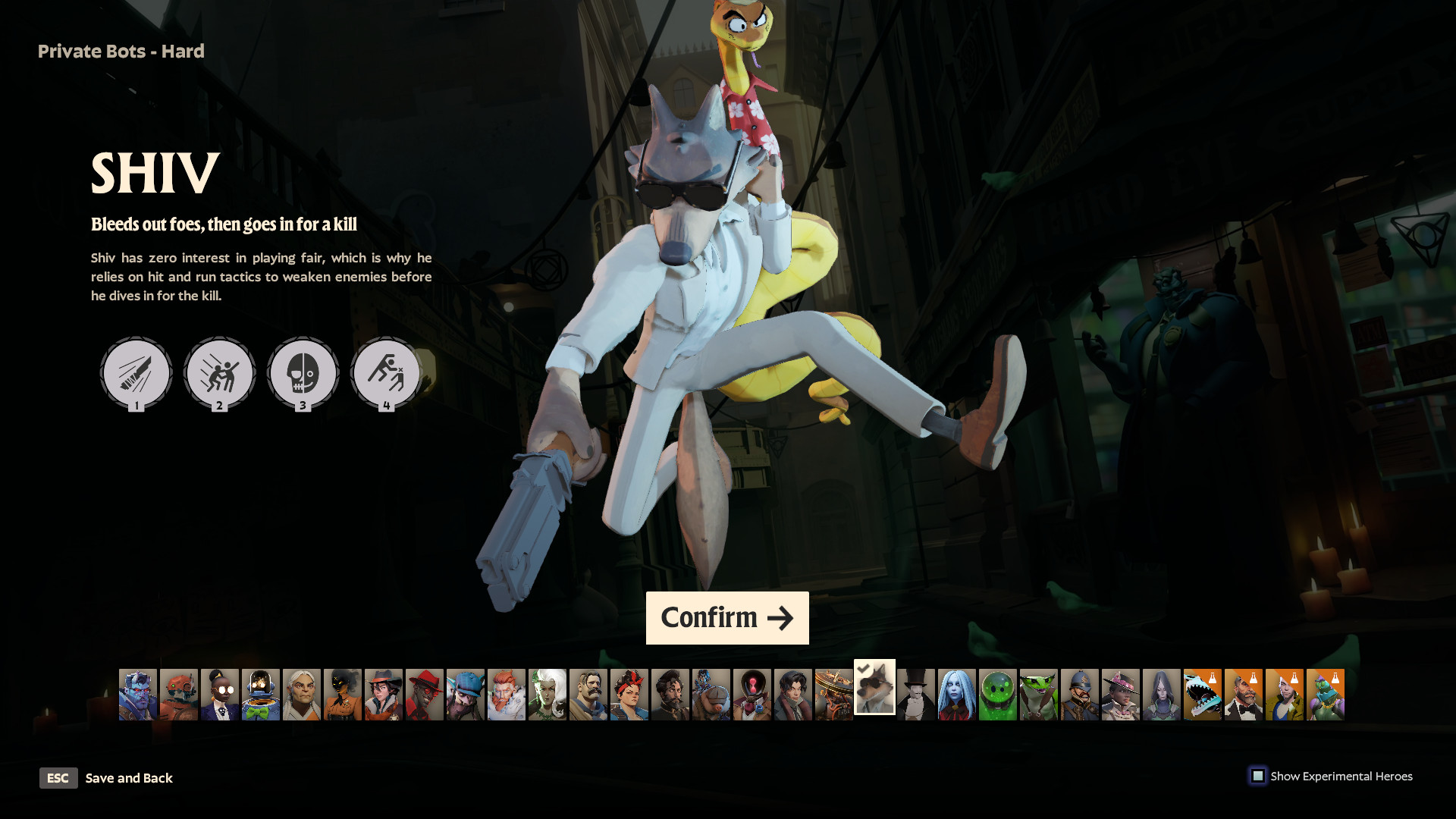Screen dimensions: 1456x819
Task: Click Save and Back
Action: (129, 778)
